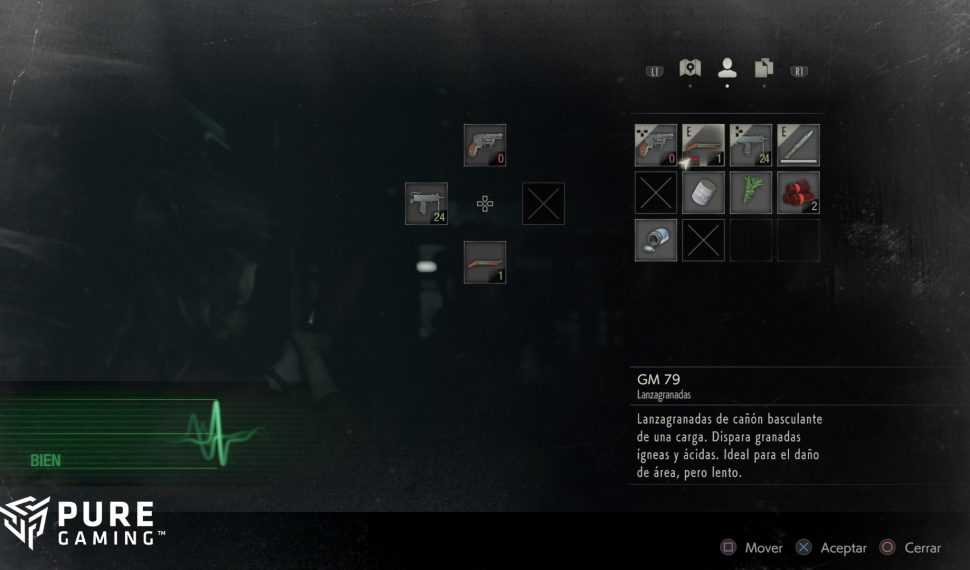Pick the white cylindrical canister item
The height and width of the screenshot is (570, 970).
point(703,192)
